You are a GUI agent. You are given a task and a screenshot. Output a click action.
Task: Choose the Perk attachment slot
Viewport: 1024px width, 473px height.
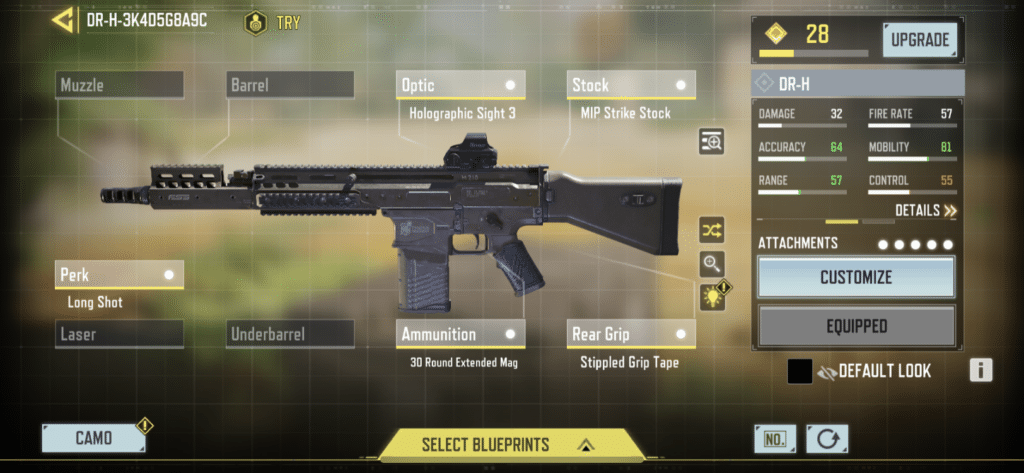click(119, 274)
